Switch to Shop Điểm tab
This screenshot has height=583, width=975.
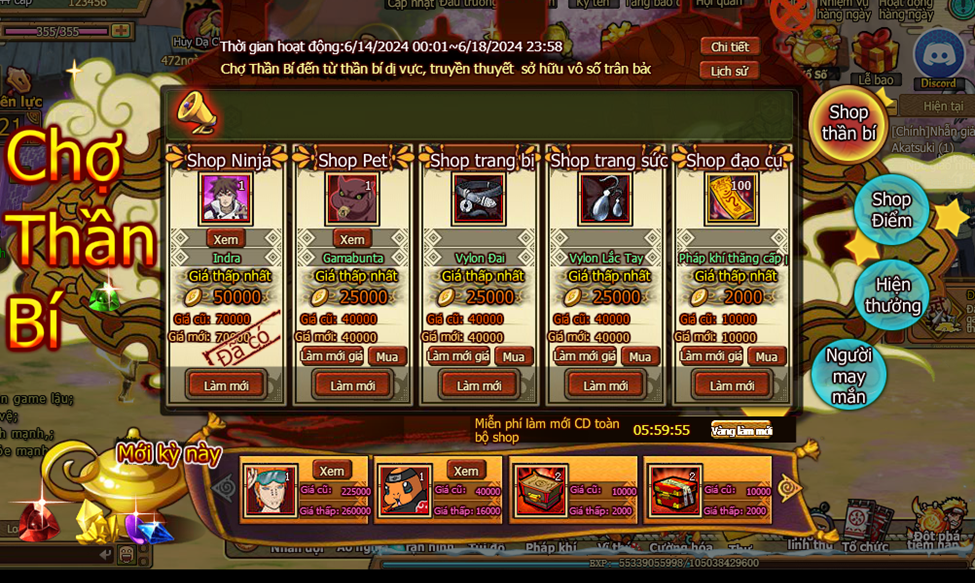tap(891, 210)
